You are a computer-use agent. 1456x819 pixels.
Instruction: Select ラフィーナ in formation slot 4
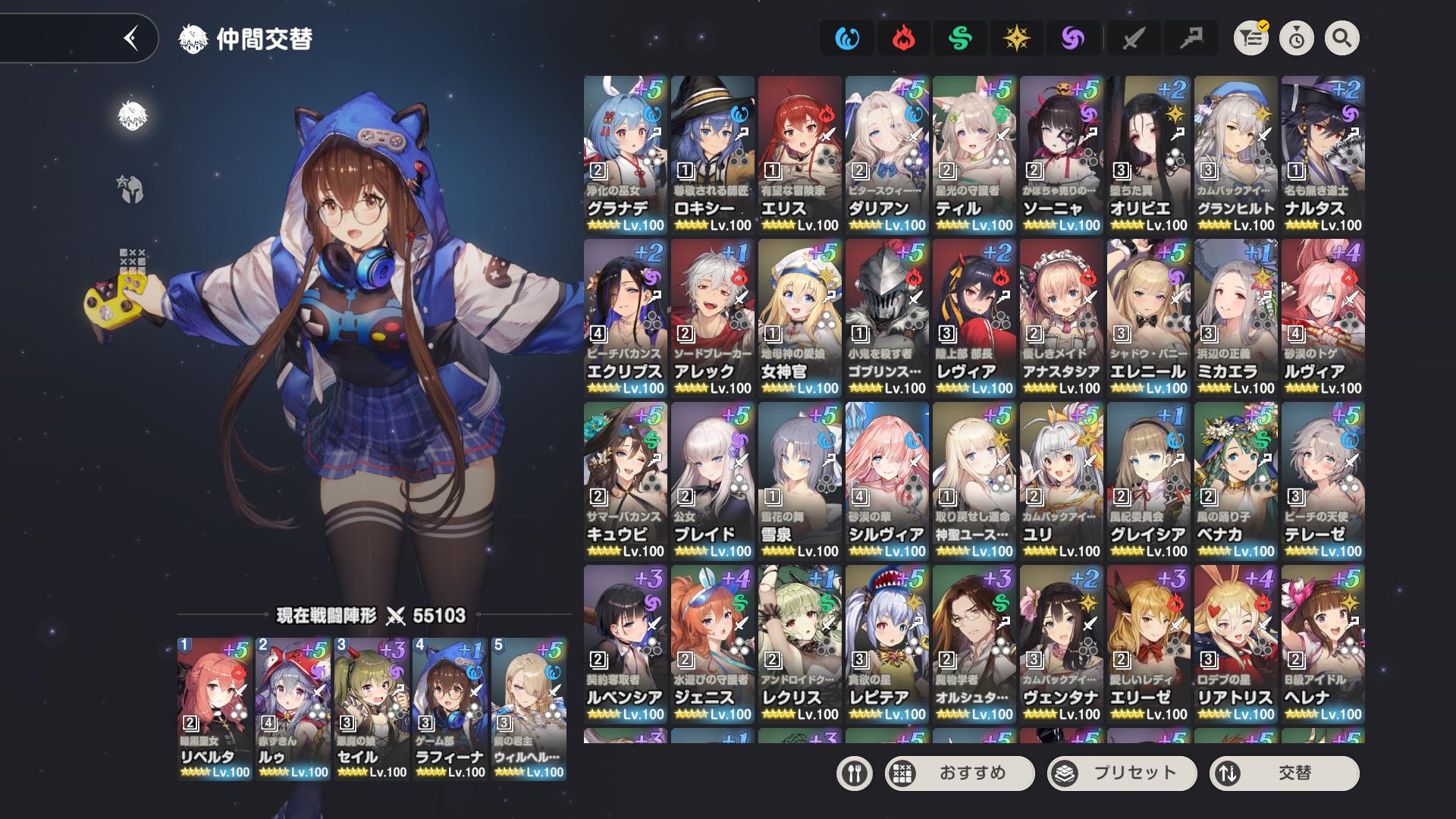[450, 708]
